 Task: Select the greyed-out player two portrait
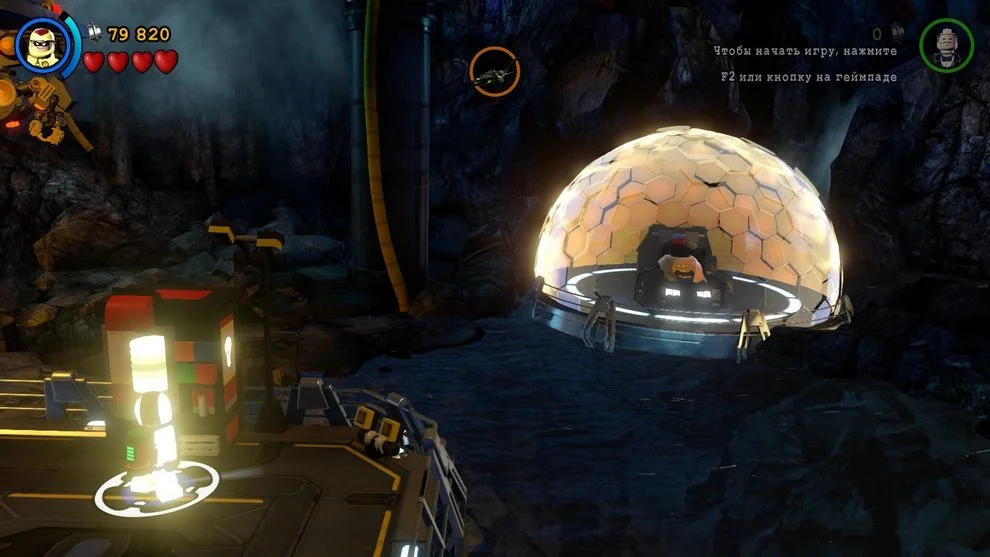945,46
